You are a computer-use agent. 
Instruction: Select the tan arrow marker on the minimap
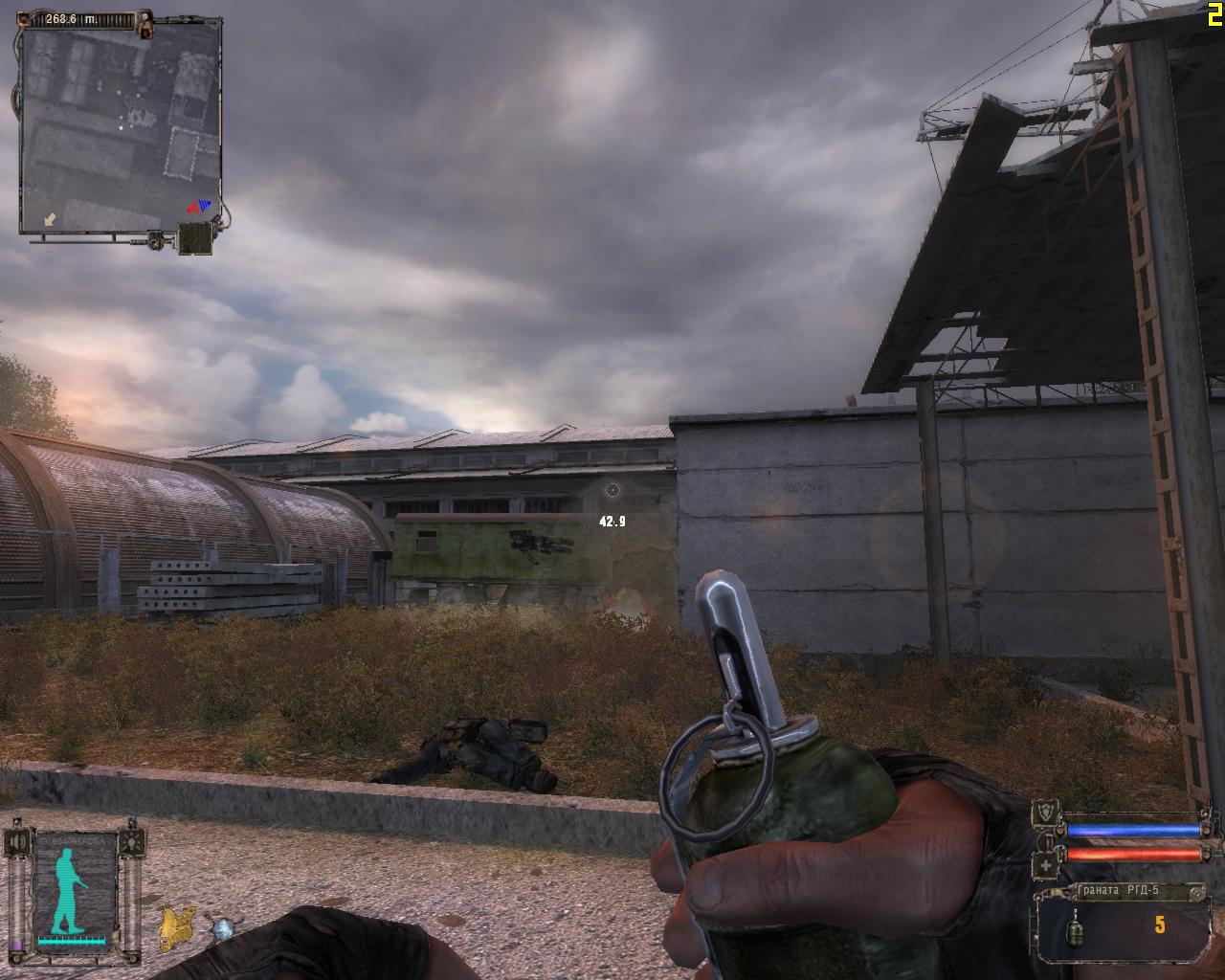(x=51, y=220)
